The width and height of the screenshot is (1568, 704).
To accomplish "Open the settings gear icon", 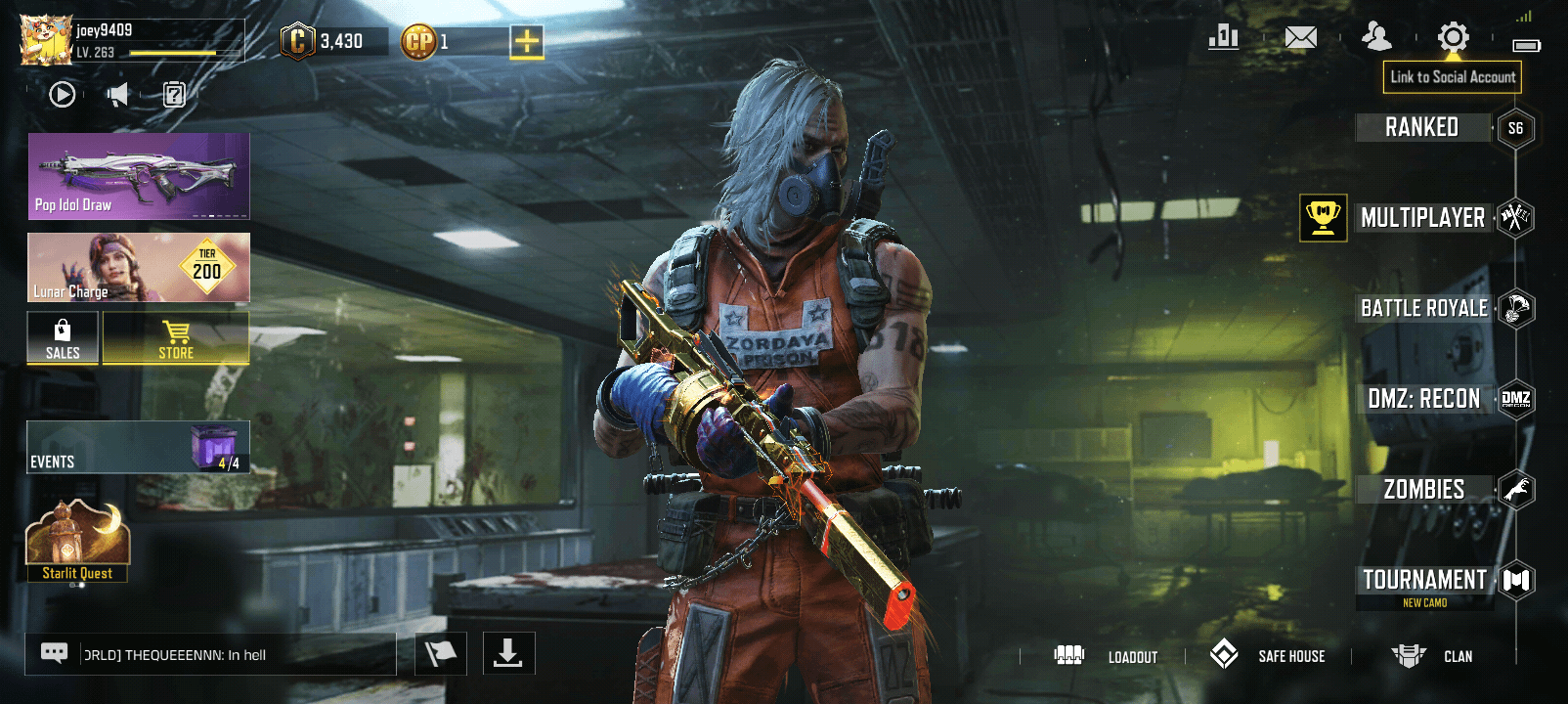I will [x=1453, y=38].
